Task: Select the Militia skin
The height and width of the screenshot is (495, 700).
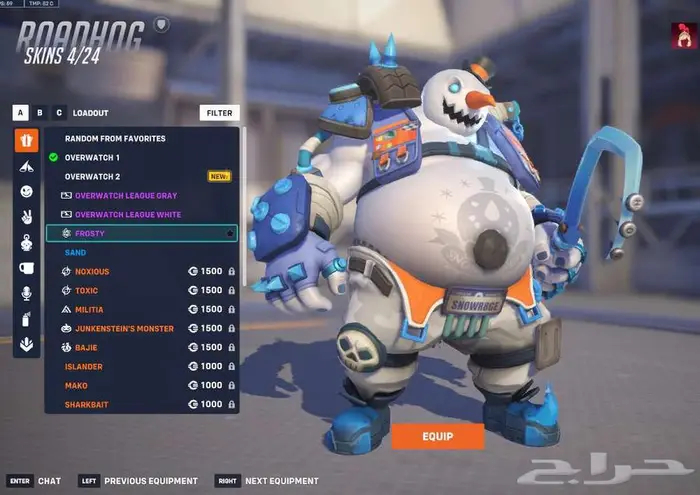Action: (89, 309)
